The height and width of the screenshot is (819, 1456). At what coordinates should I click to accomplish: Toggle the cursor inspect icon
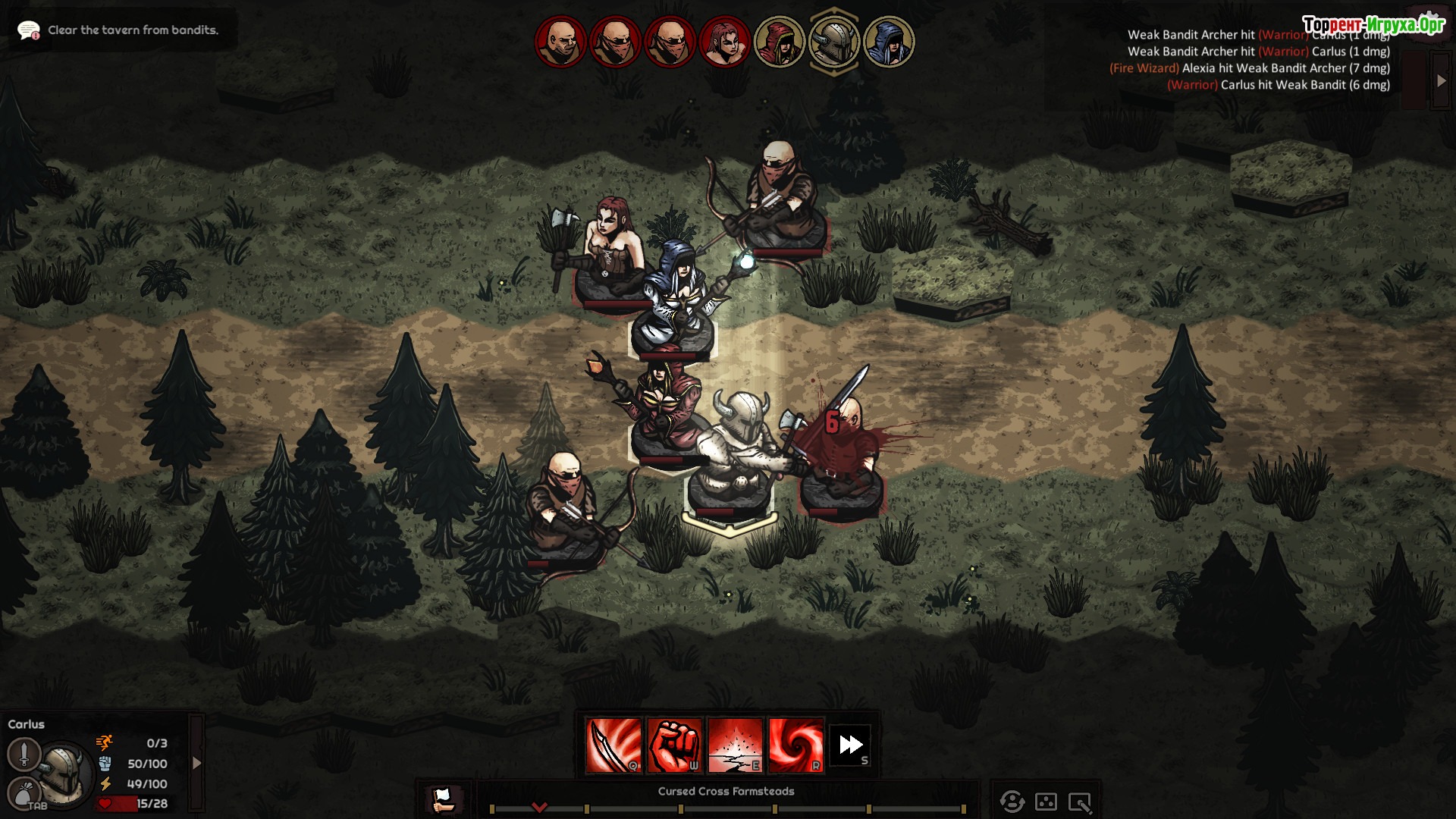1079,802
